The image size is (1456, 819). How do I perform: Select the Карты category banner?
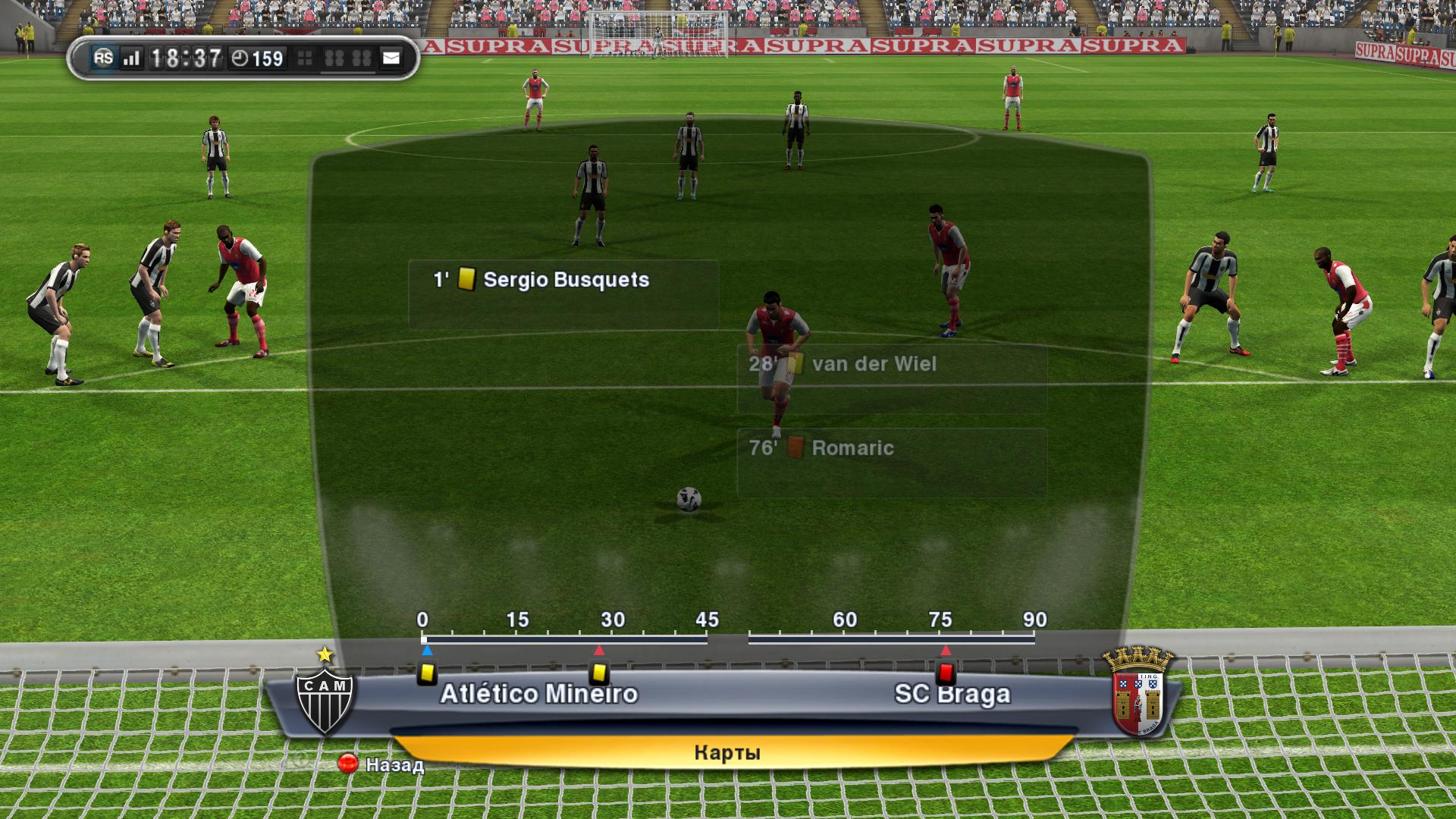[726, 753]
